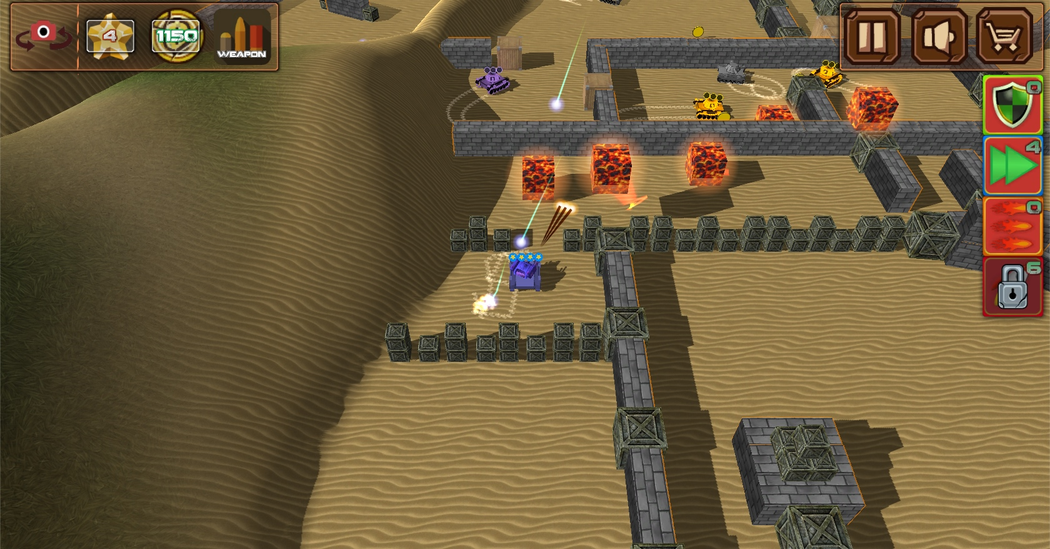Pause the game
This screenshot has width=1050, height=549.
[872, 38]
